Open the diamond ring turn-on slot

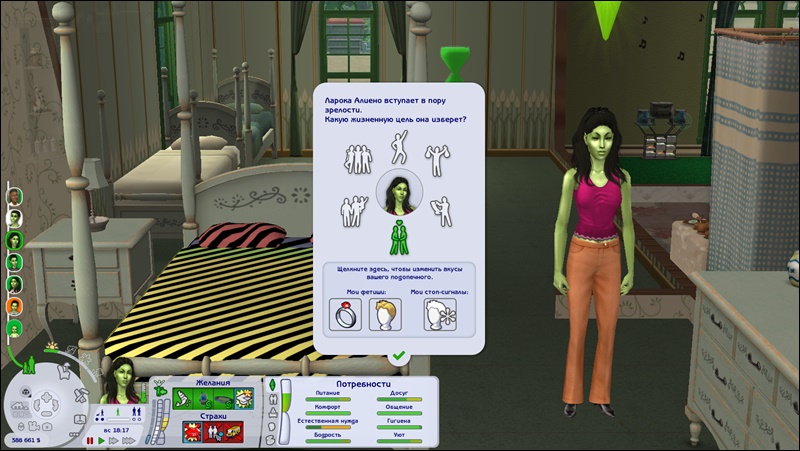pyautogui.click(x=343, y=313)
